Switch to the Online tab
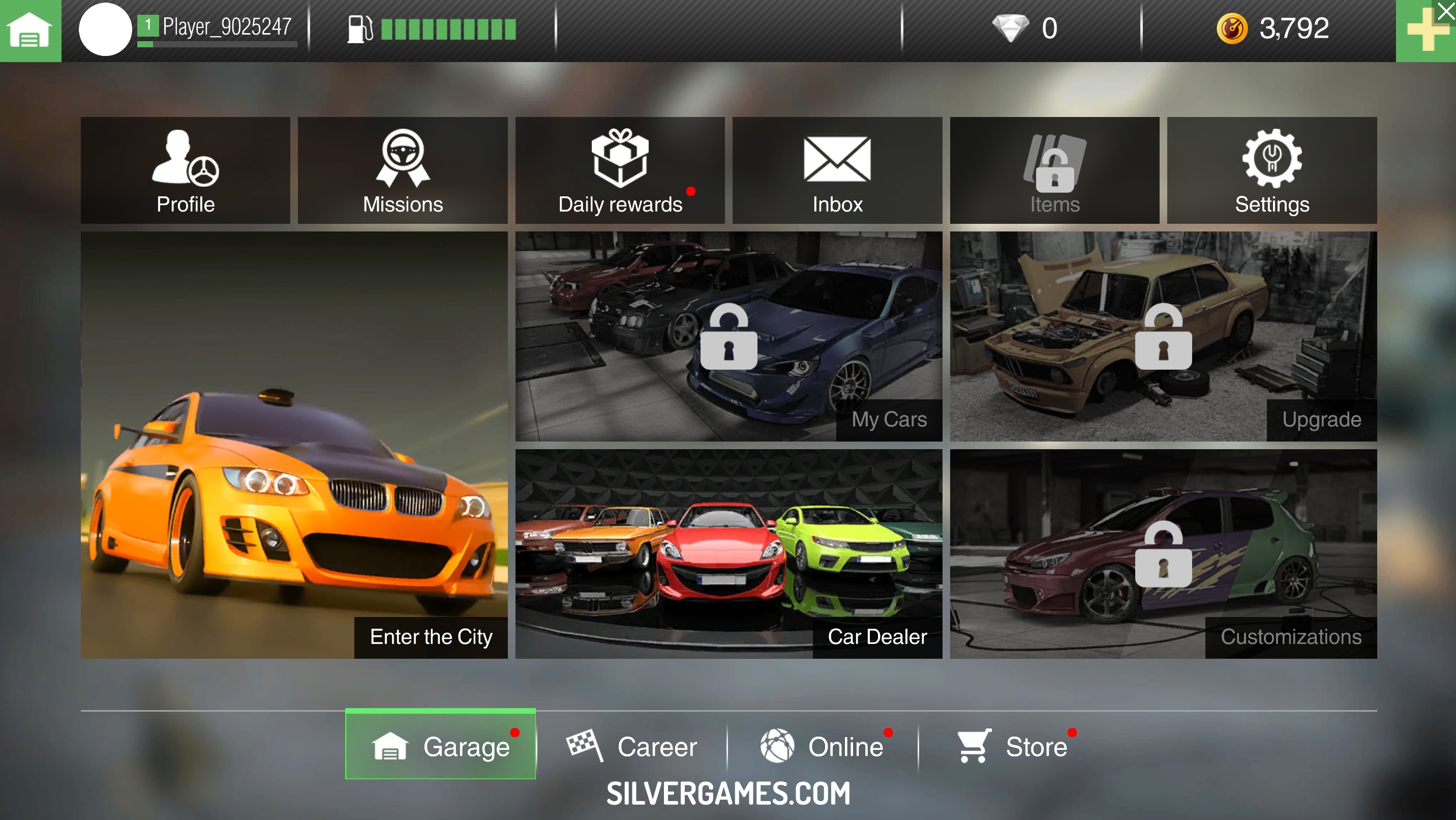1456x820 pixels. (823, 746)
